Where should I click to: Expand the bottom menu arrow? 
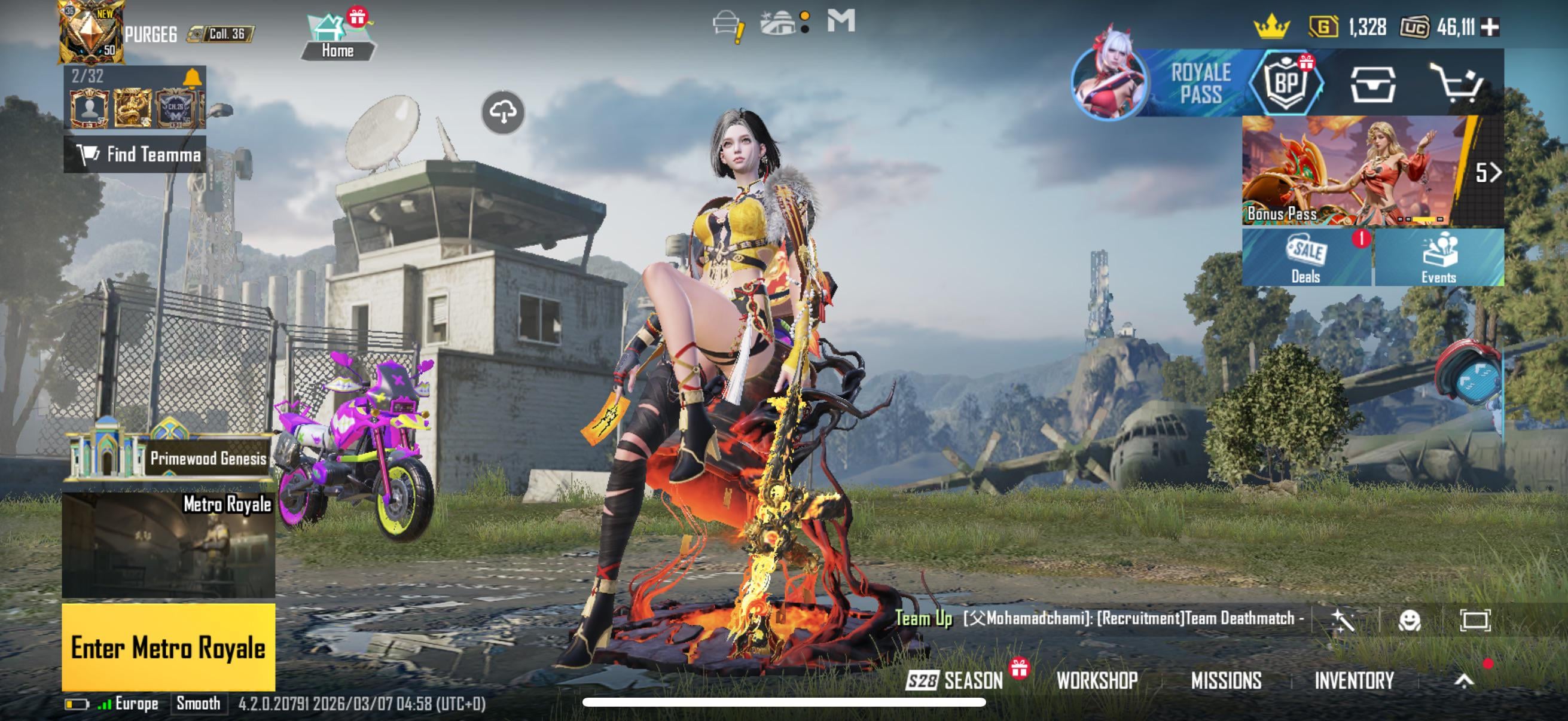pyautogui.click(x=1464, y=680)
